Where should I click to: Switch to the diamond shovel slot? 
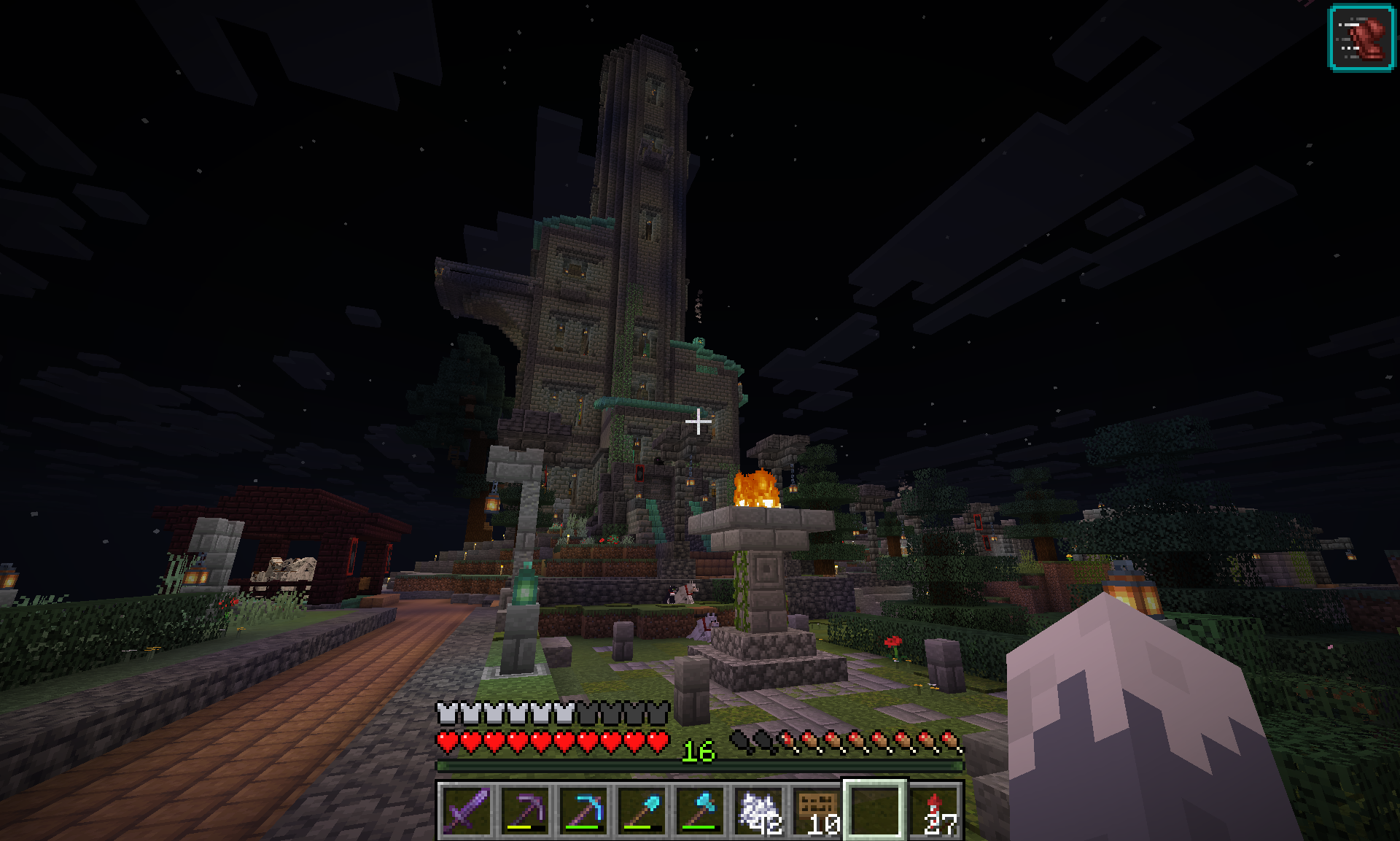[642, 810]
